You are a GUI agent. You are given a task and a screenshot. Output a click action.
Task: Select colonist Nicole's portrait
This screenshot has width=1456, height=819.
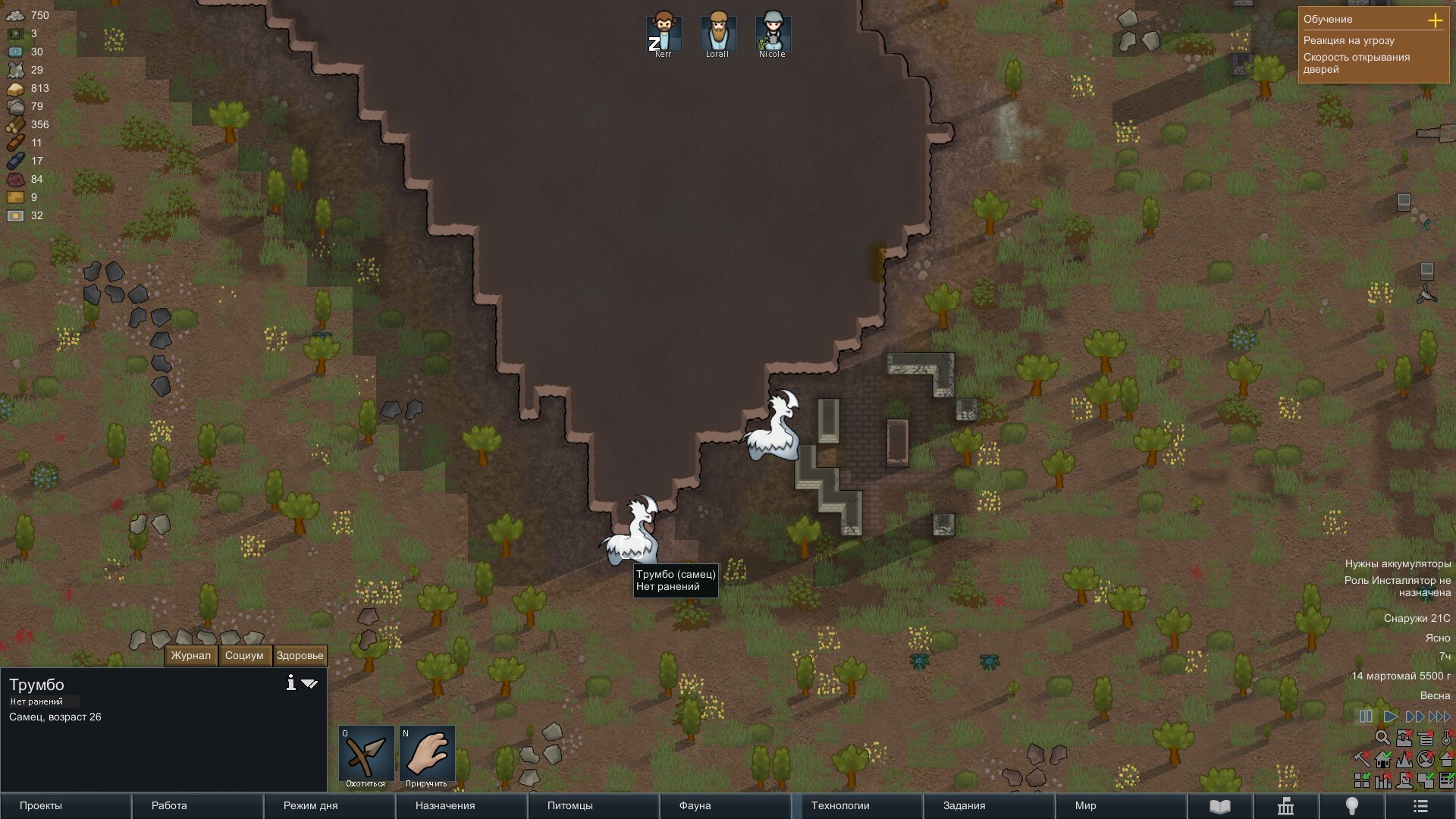(x=772, y=33)
